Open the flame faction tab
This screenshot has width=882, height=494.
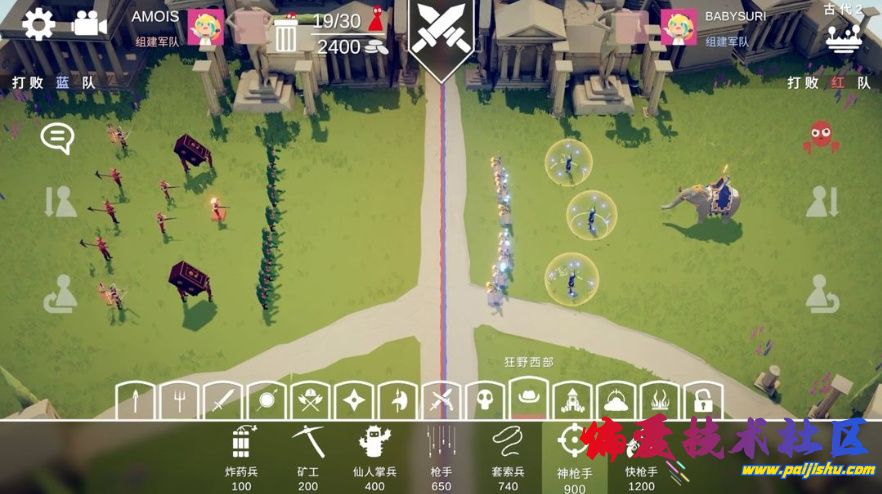659,401
